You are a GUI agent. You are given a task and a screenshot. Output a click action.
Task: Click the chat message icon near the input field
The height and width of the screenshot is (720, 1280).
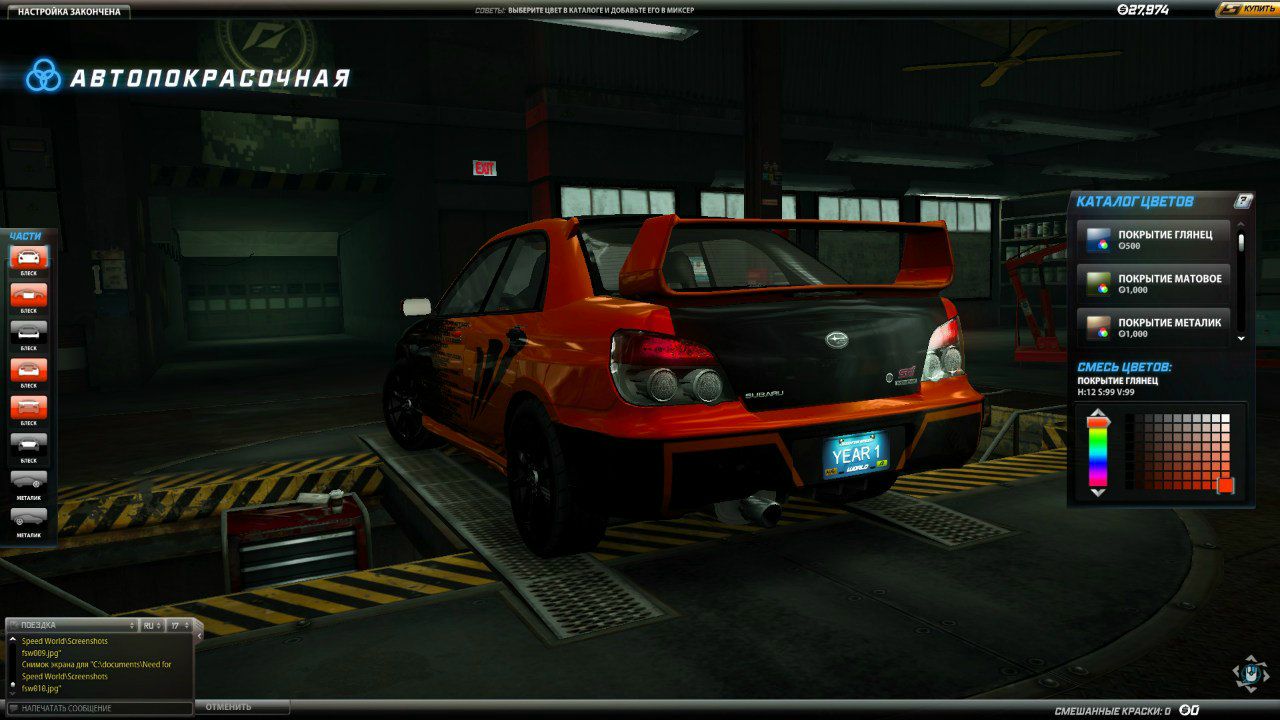(x=14, y=706)
